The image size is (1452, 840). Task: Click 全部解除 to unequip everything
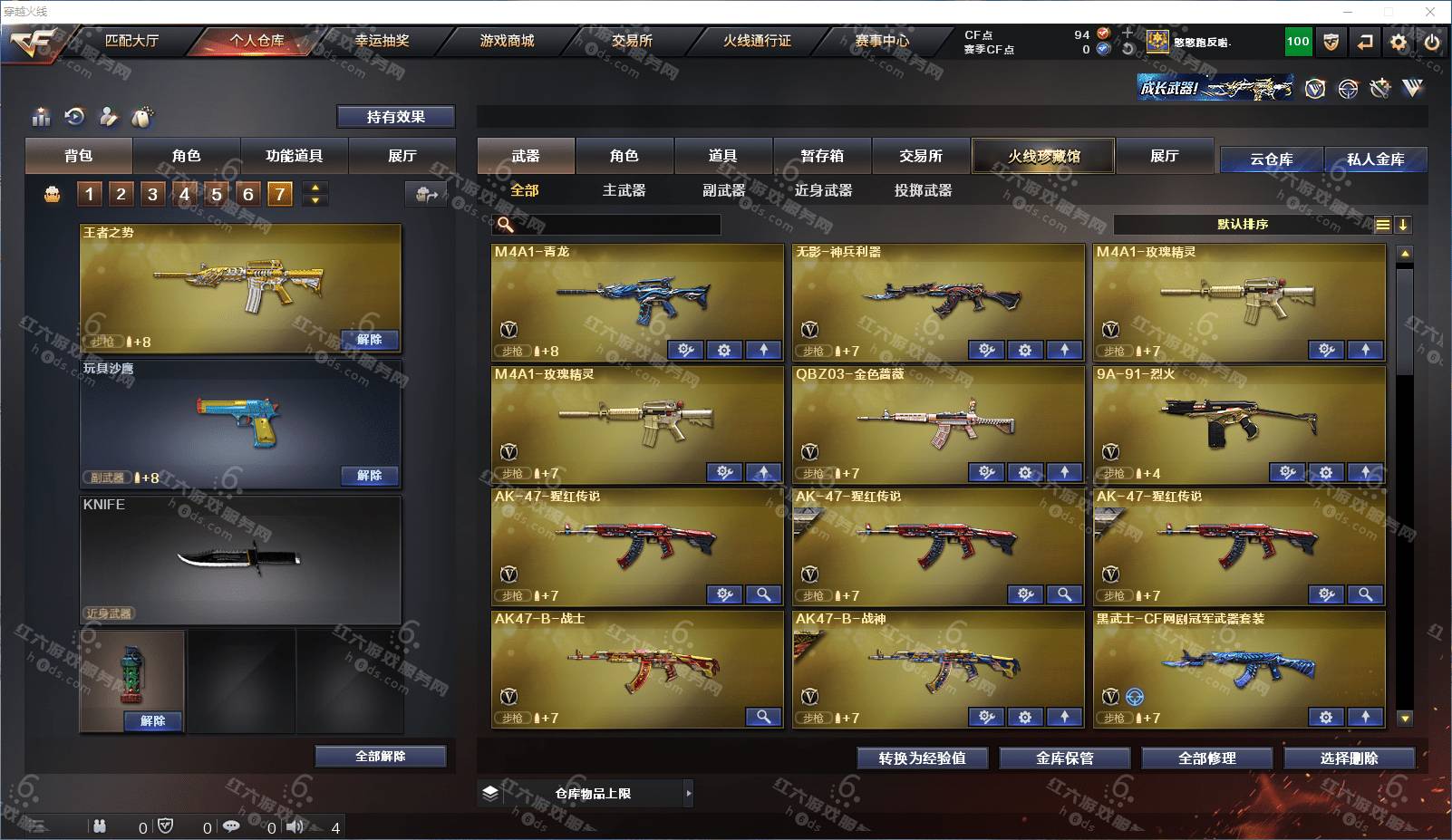(x=380, y=757)
